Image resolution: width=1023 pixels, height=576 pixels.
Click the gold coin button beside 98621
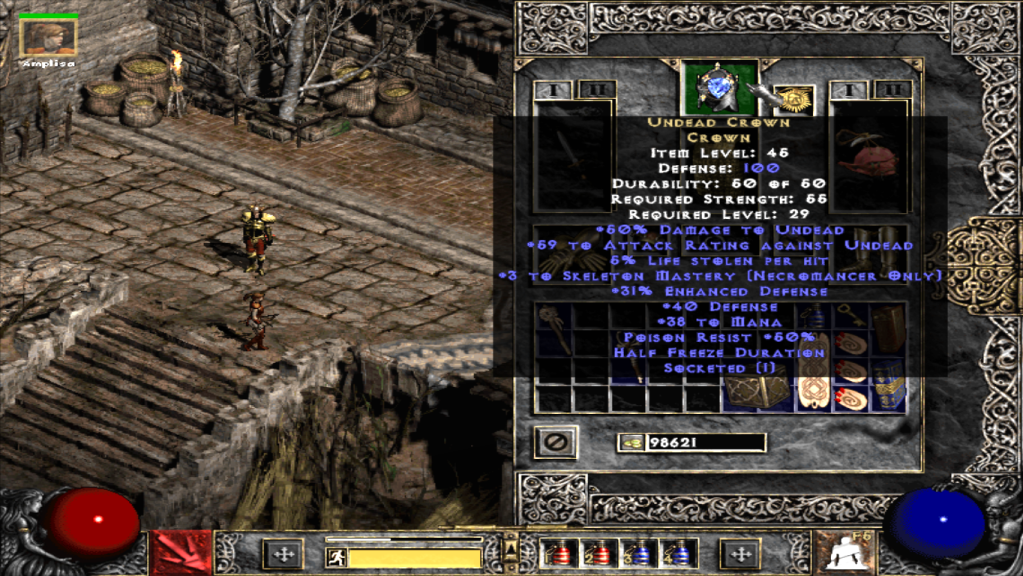pos(630,443)
